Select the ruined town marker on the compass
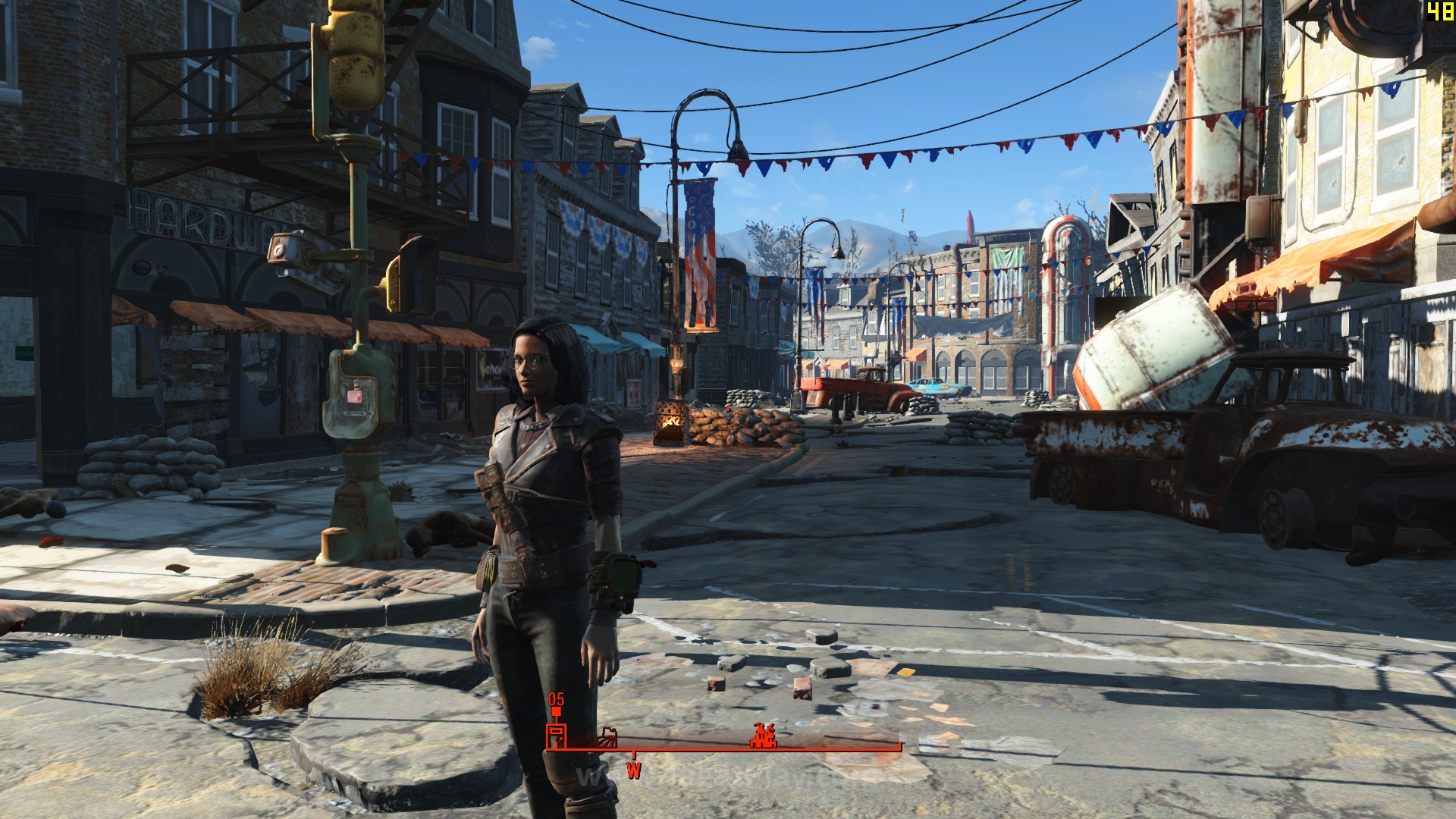This screenshot has width=1456, height=819. (762, 737)
